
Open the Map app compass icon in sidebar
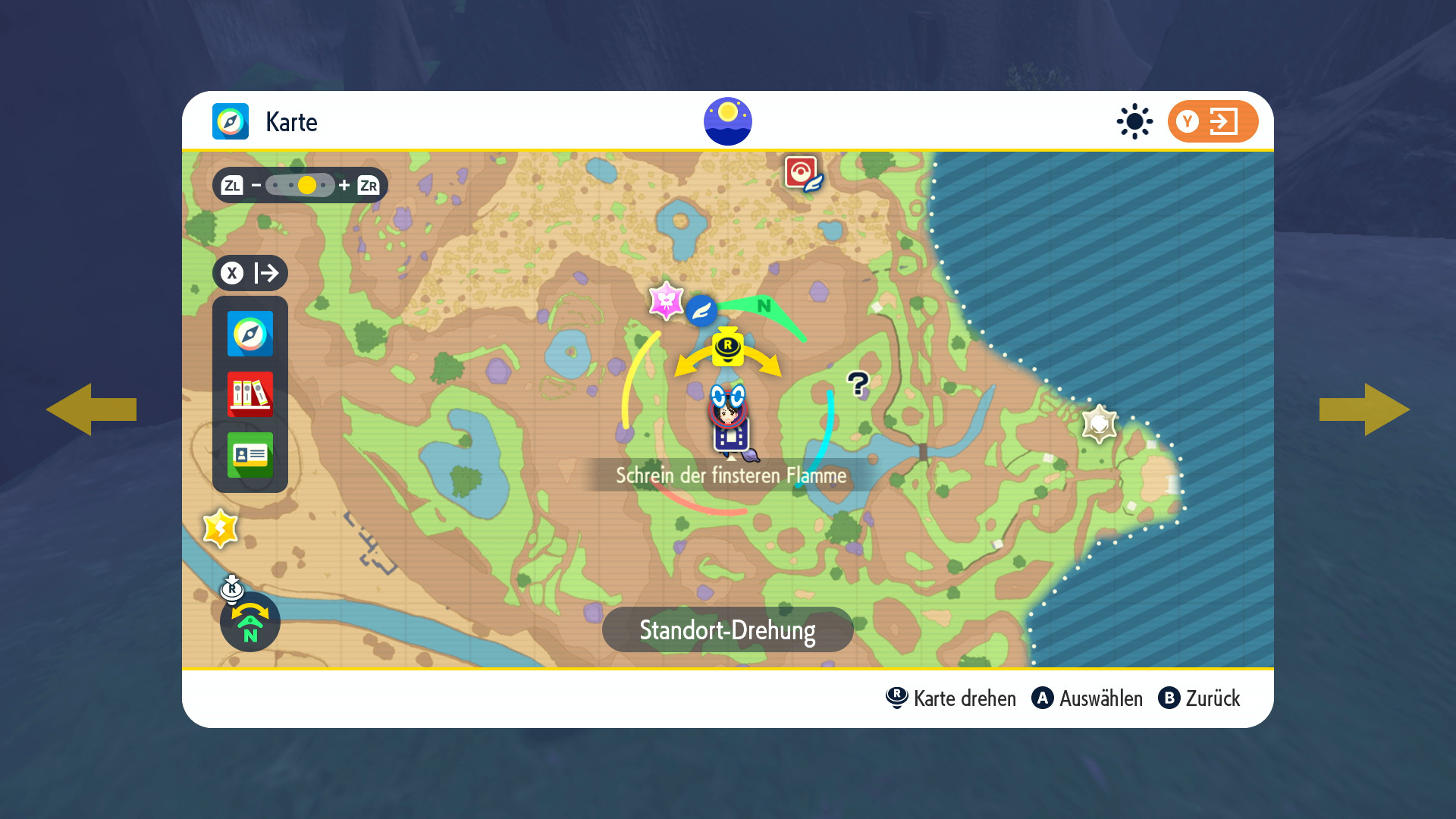(x=250, y=334)
